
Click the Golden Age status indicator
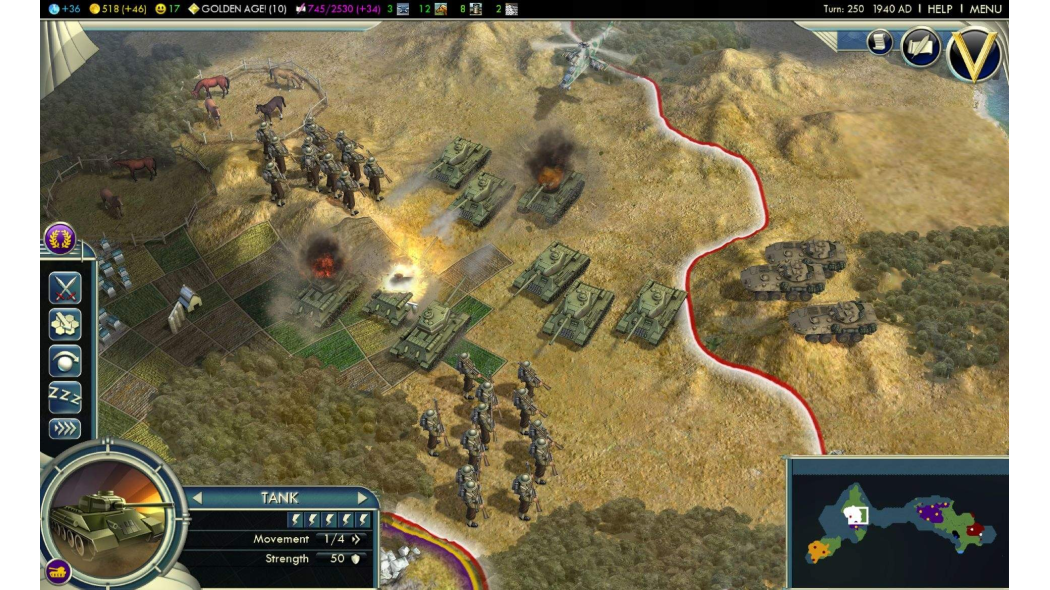point(236,9)
